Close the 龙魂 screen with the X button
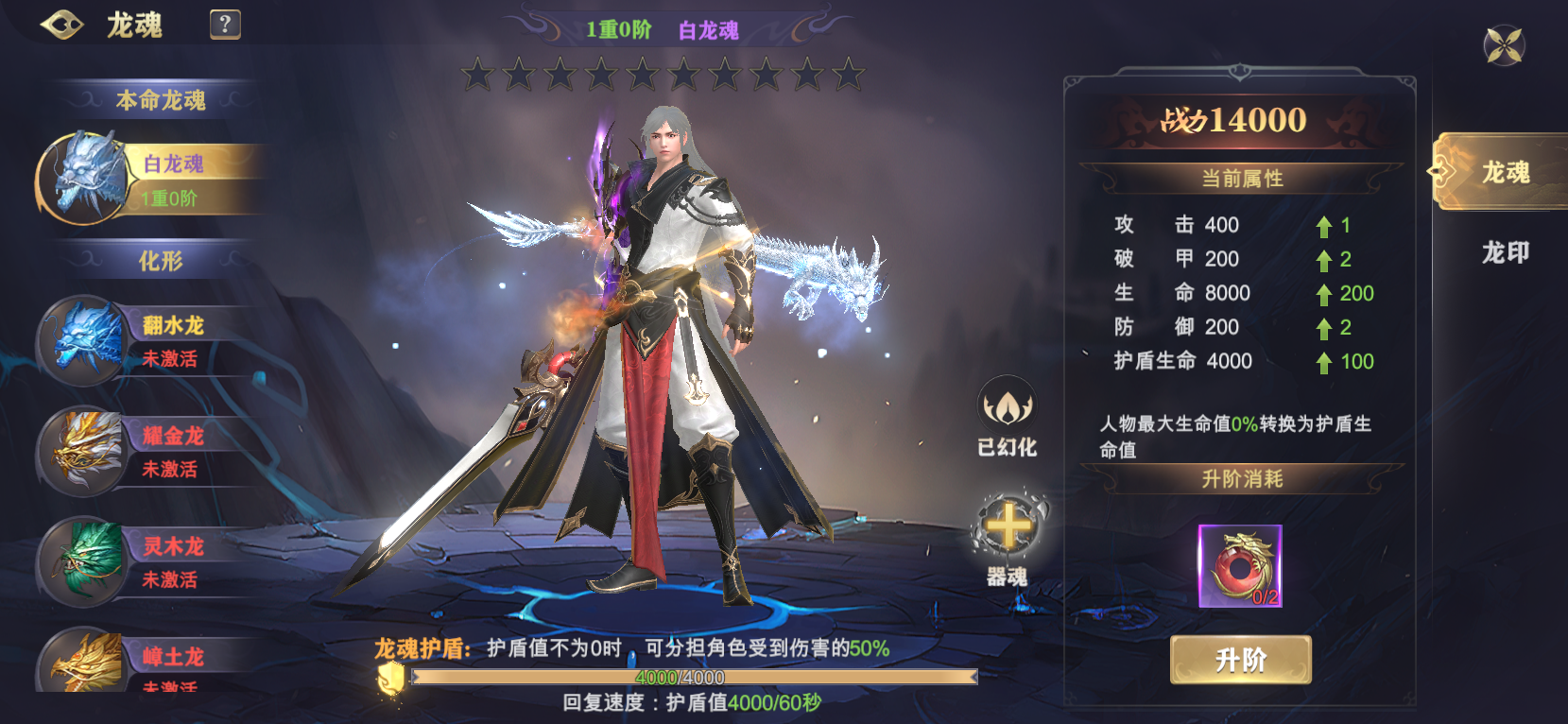The image size is (1568, 724). click(1504, 45)
